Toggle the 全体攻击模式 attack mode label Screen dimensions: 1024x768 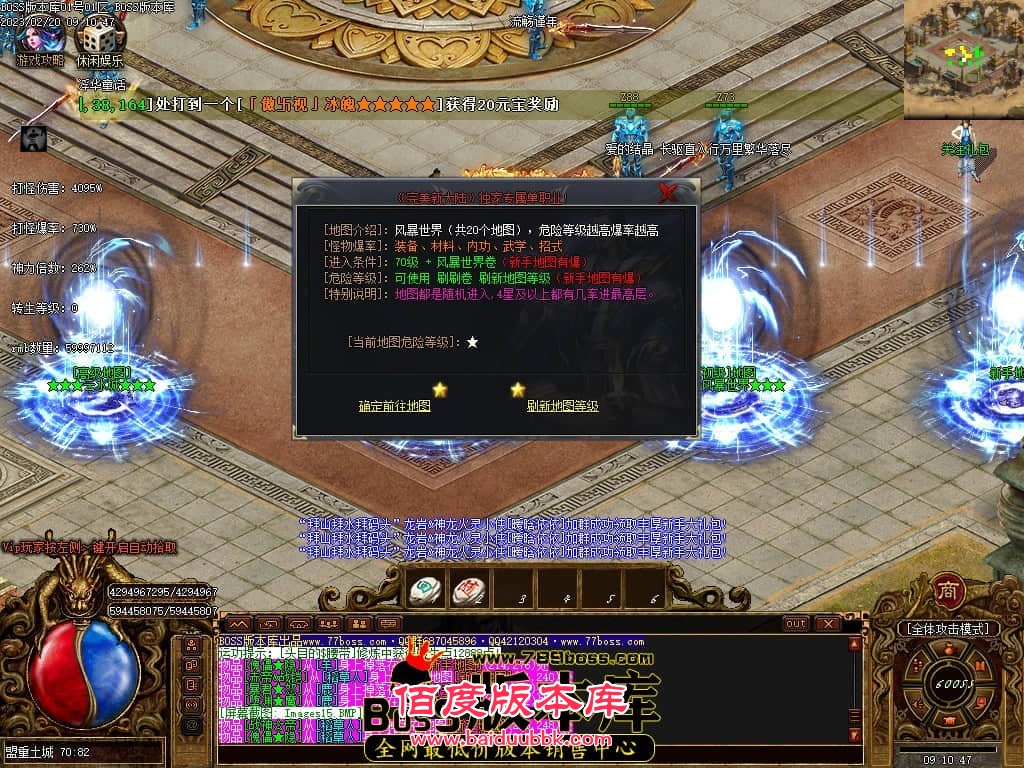tap(949, 629)
